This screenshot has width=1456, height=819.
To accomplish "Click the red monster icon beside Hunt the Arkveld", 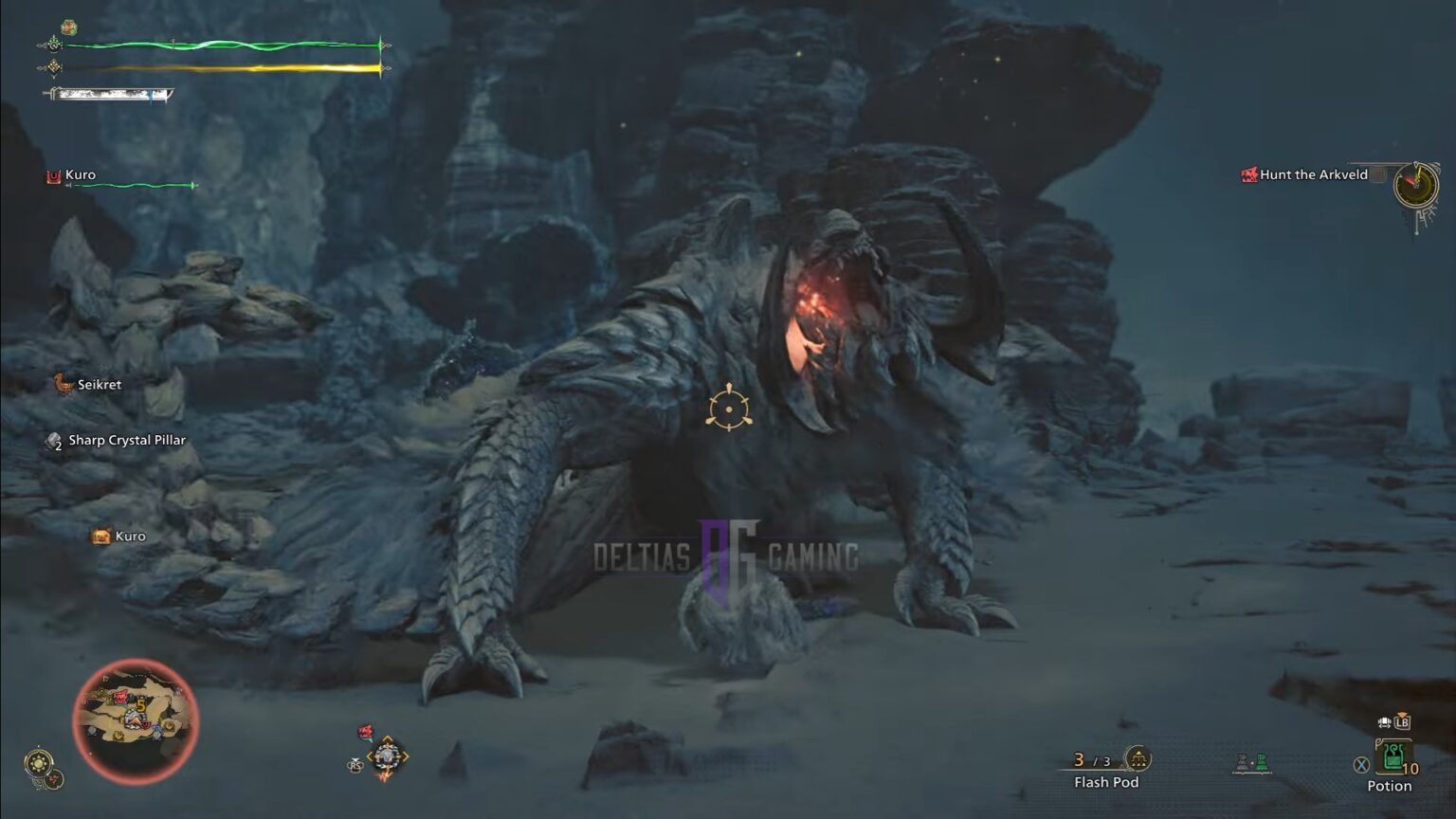I will click(x=1247, y=174).
